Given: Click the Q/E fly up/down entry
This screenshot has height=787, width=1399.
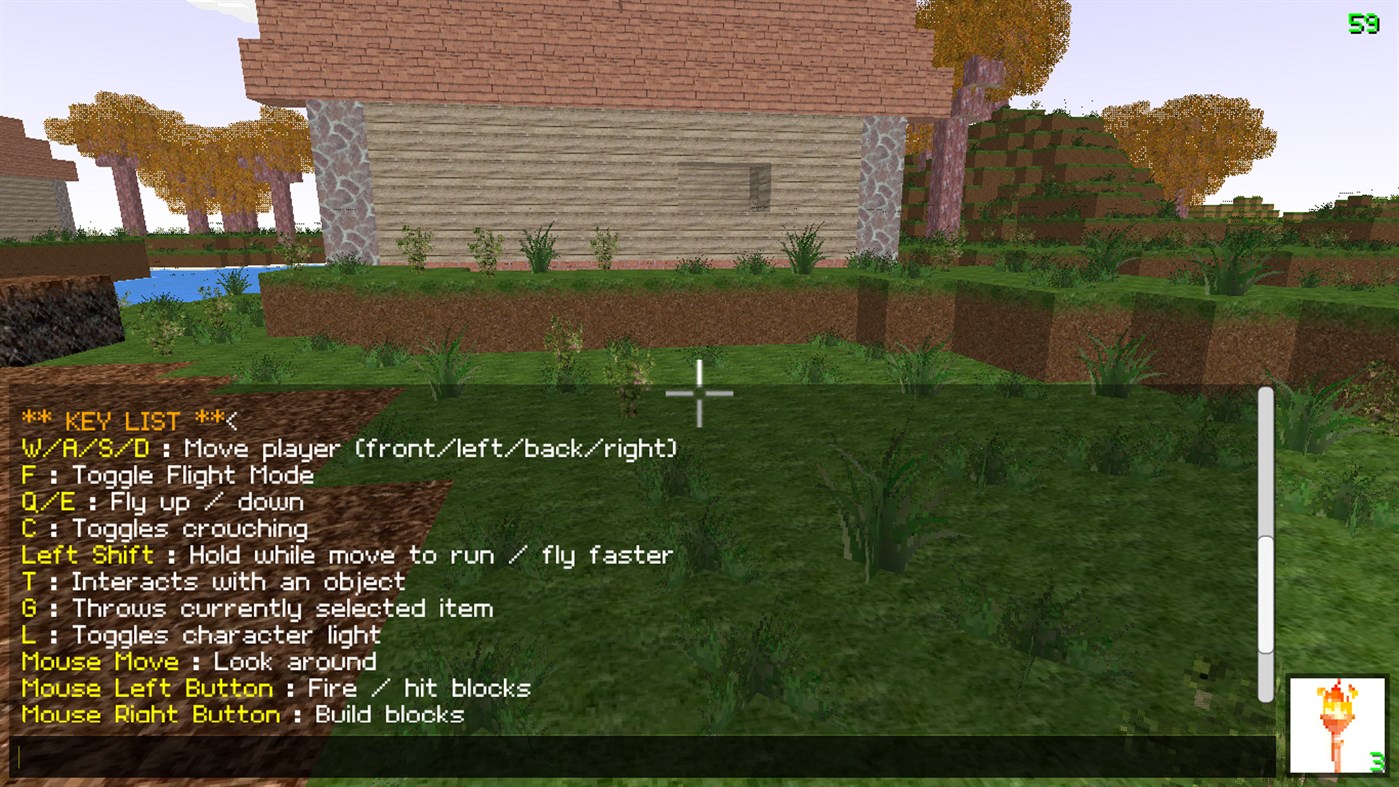Looking at the screenshot, I should coord(163,501).
